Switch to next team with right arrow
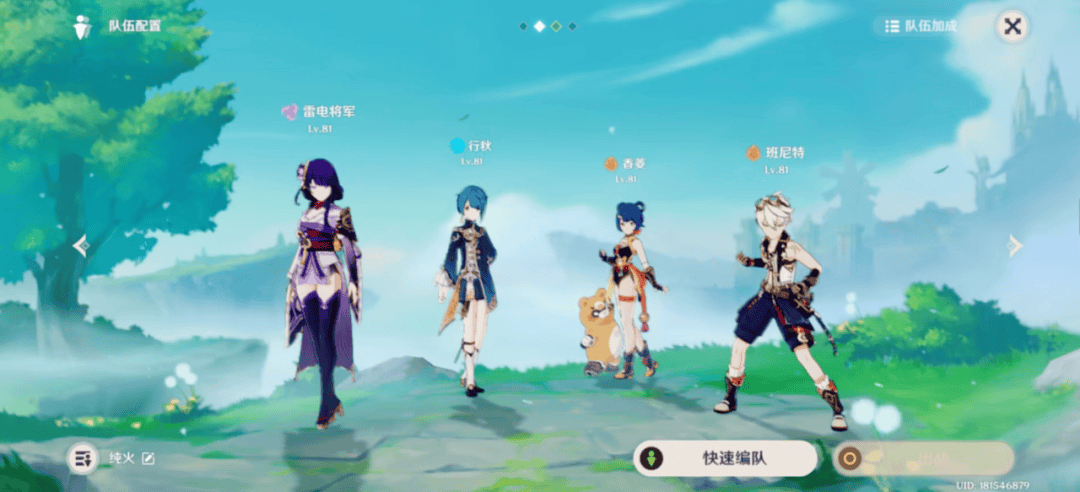The image size is (1080, 492). 1015,245
